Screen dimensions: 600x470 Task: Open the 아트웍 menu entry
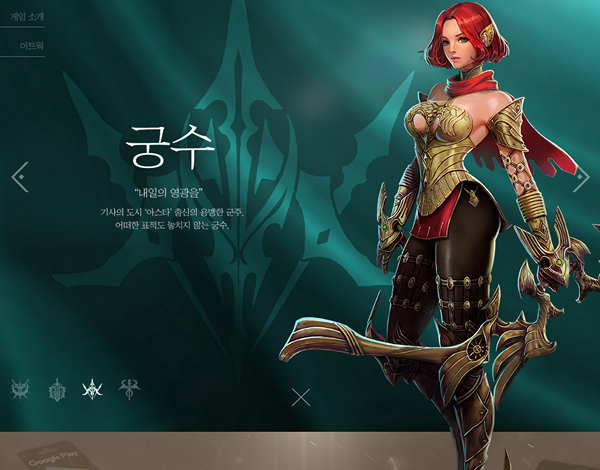click(30, 46)
